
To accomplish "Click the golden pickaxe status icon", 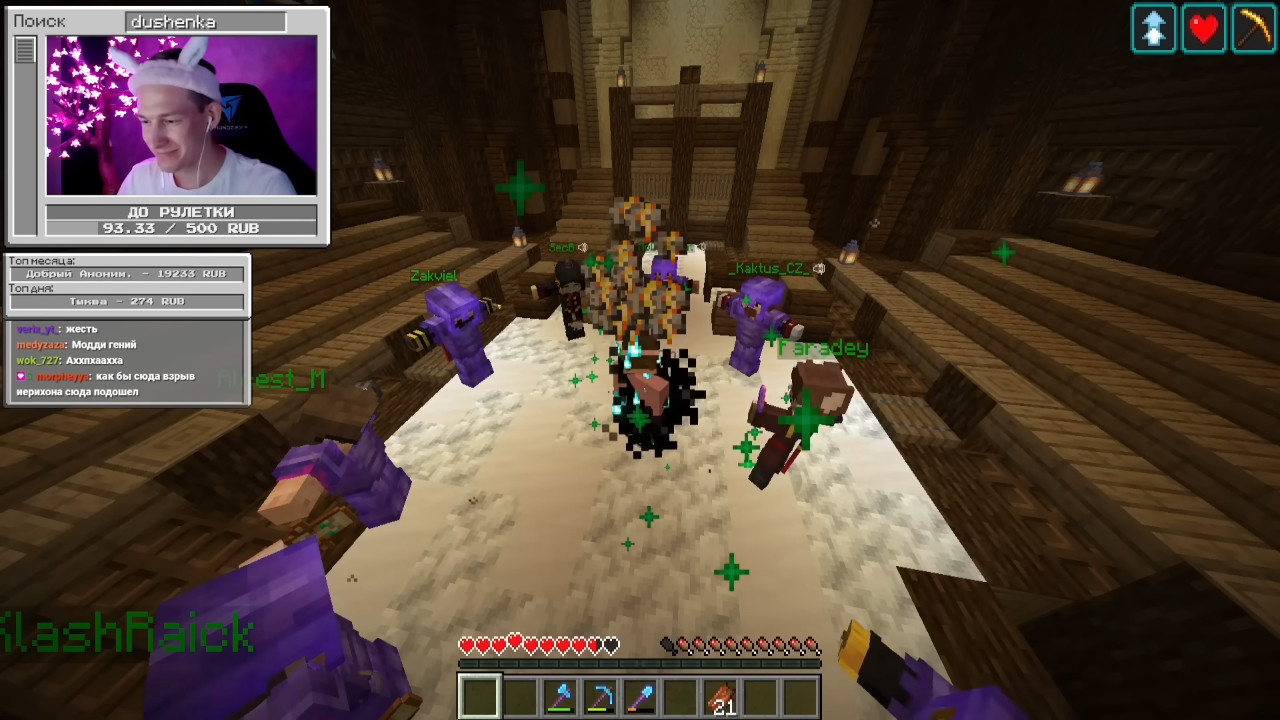I will 1253,28.
